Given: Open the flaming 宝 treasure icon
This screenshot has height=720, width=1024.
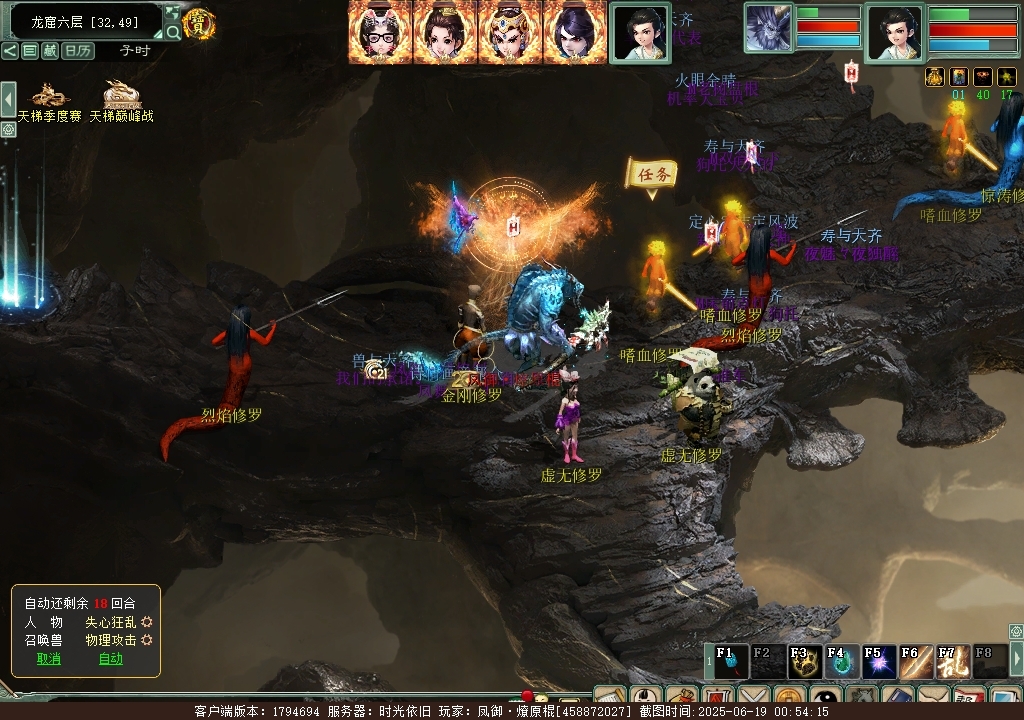Looking at the screenshot, I should [x=200, y=23].
